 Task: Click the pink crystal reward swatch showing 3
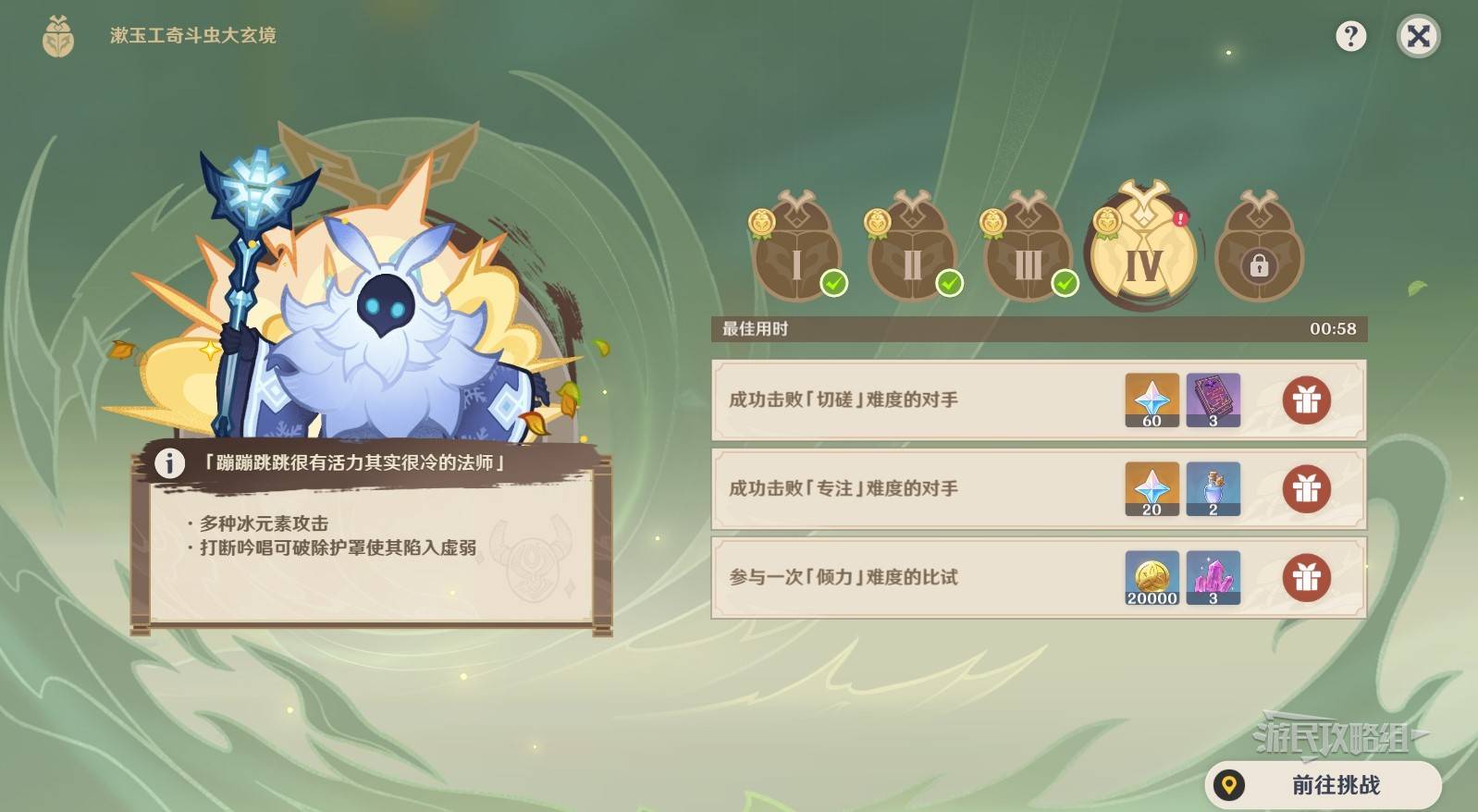click(1213, 577)
